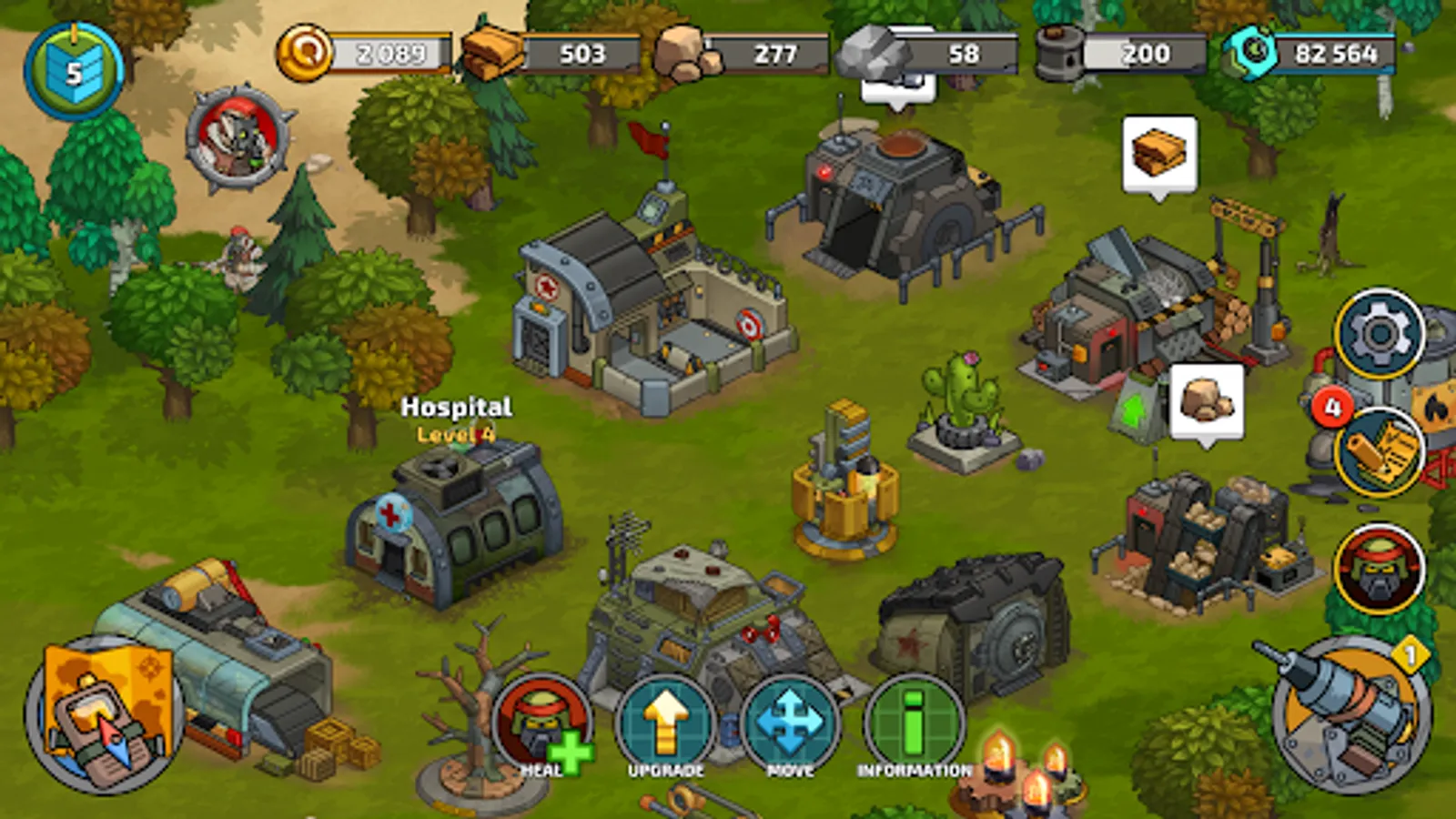Select the ammo crate icon with badge 4
Screen dimensions: 1456x819
point(1377,451)
